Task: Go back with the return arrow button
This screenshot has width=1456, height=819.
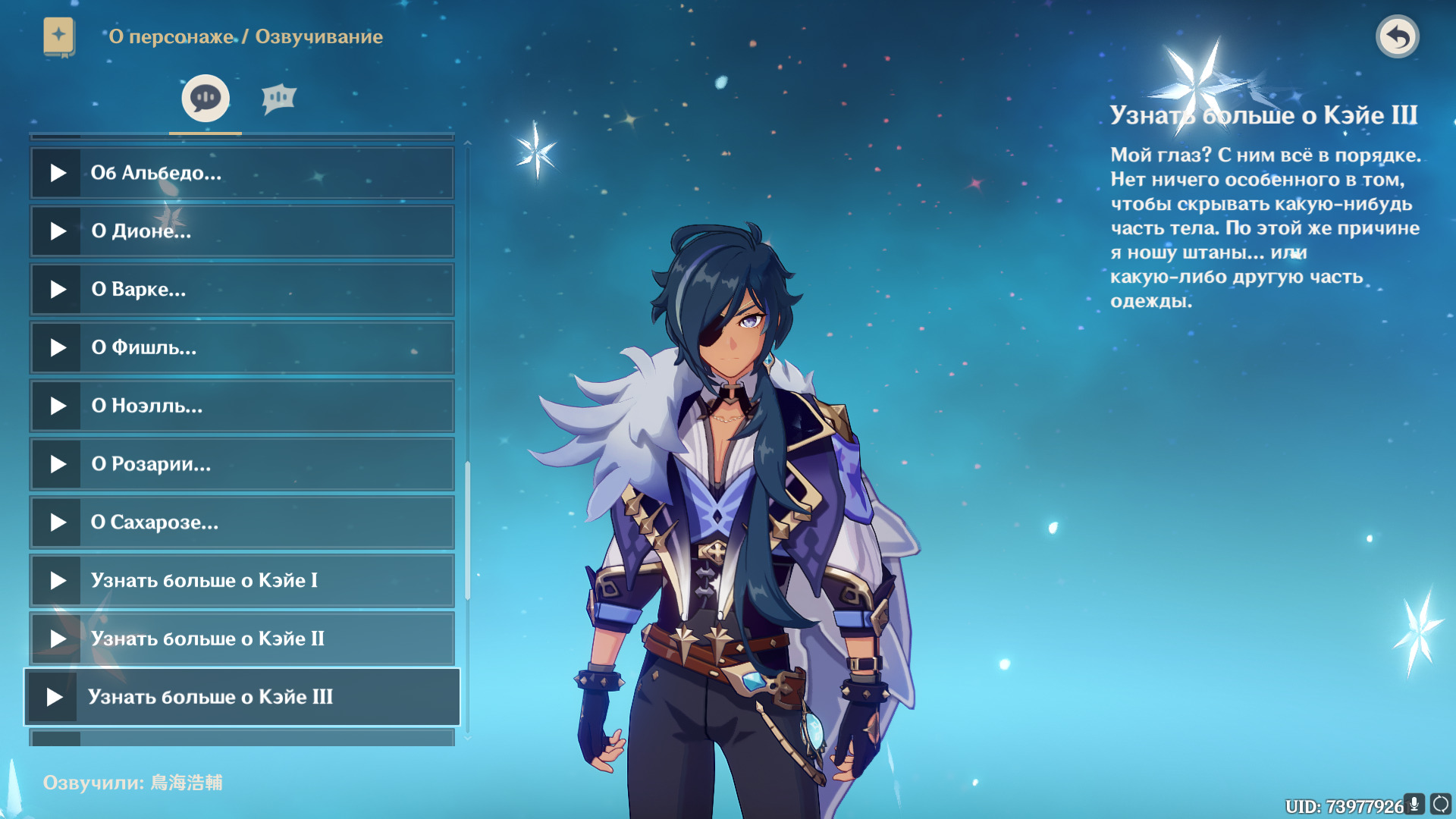Action: [x=1397, y=36]
